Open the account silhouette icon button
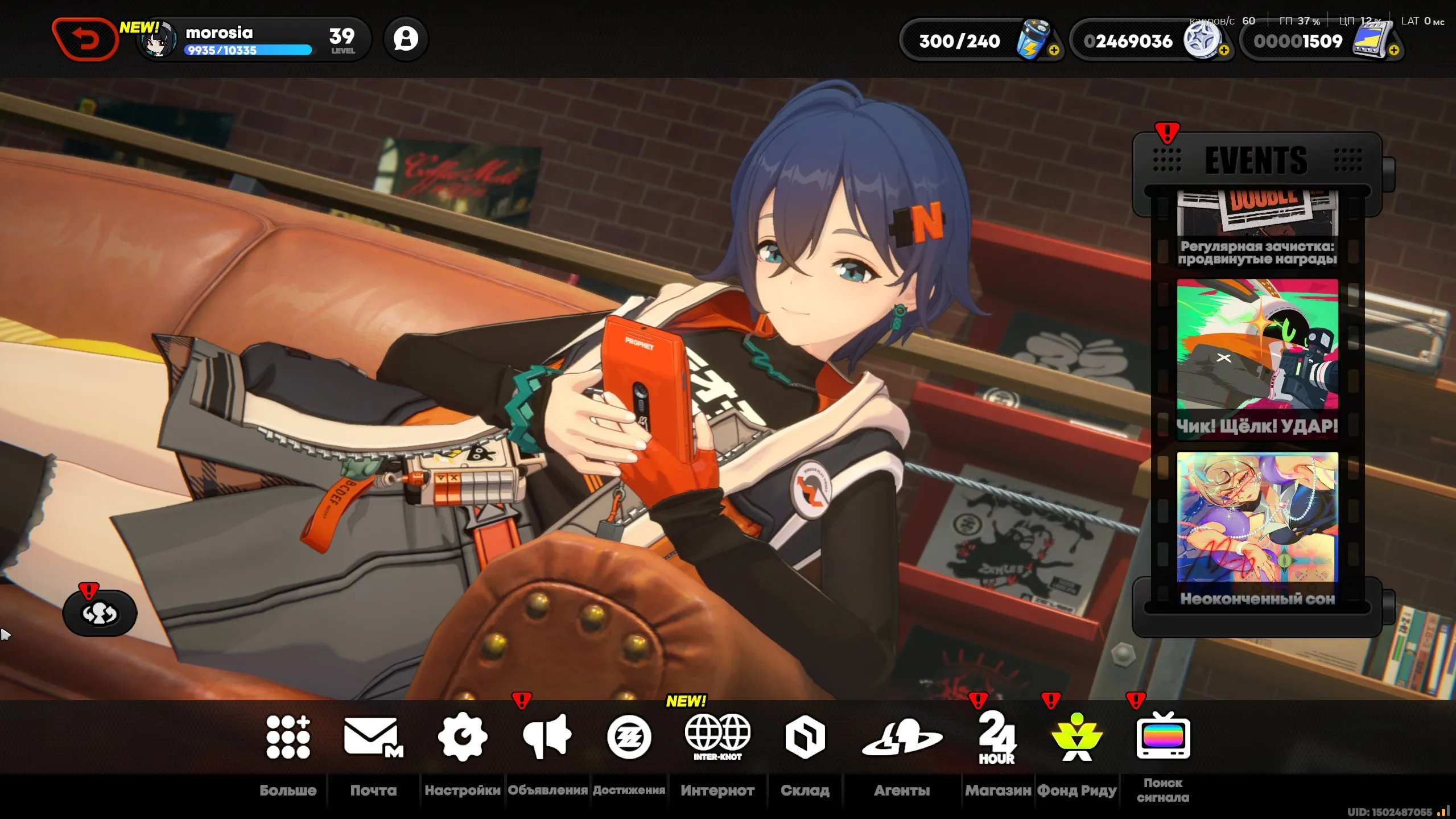1456x819 pixels. [406, 39]
